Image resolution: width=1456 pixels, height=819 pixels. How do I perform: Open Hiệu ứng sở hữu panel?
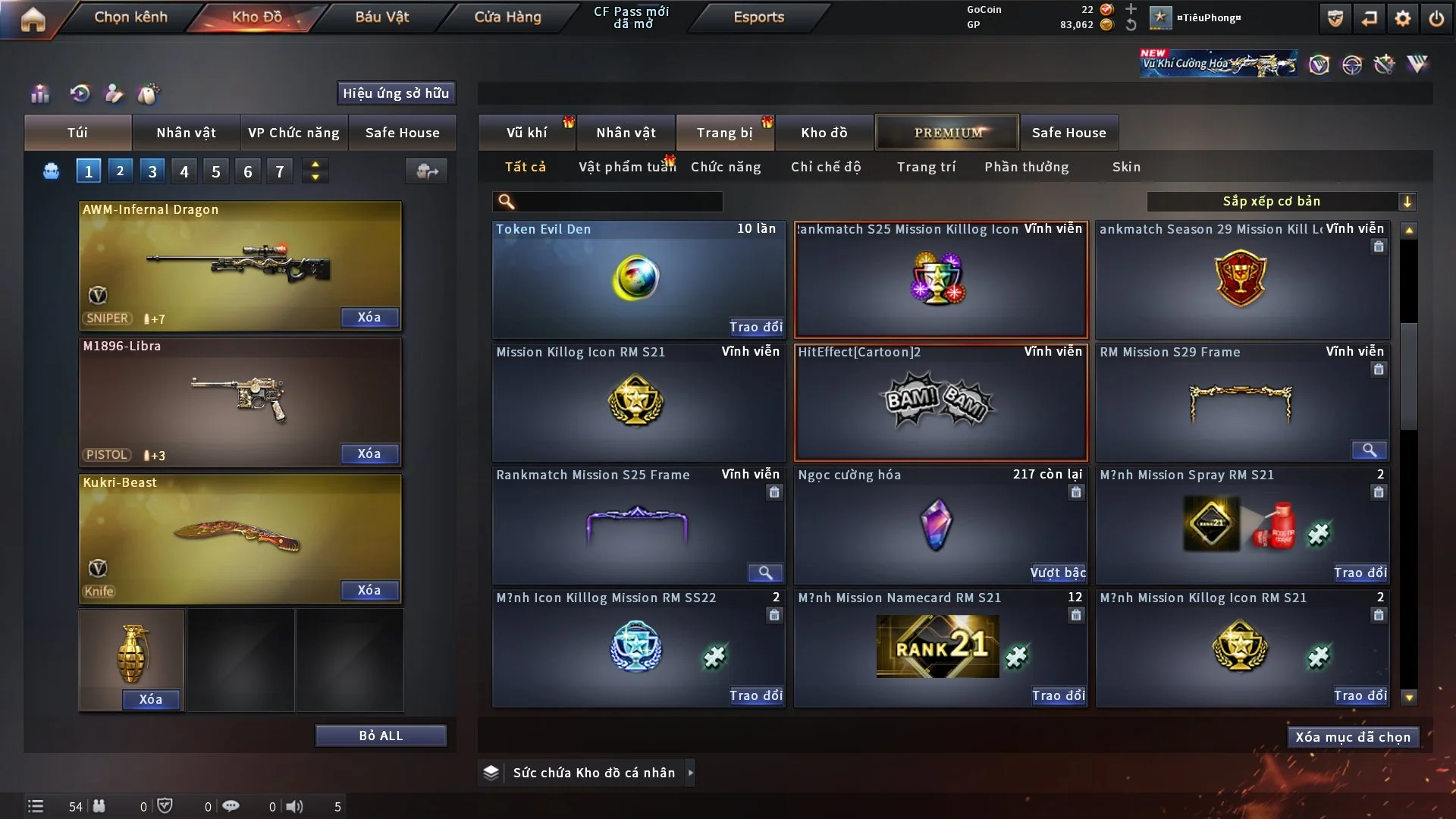[x=396, y=93]
